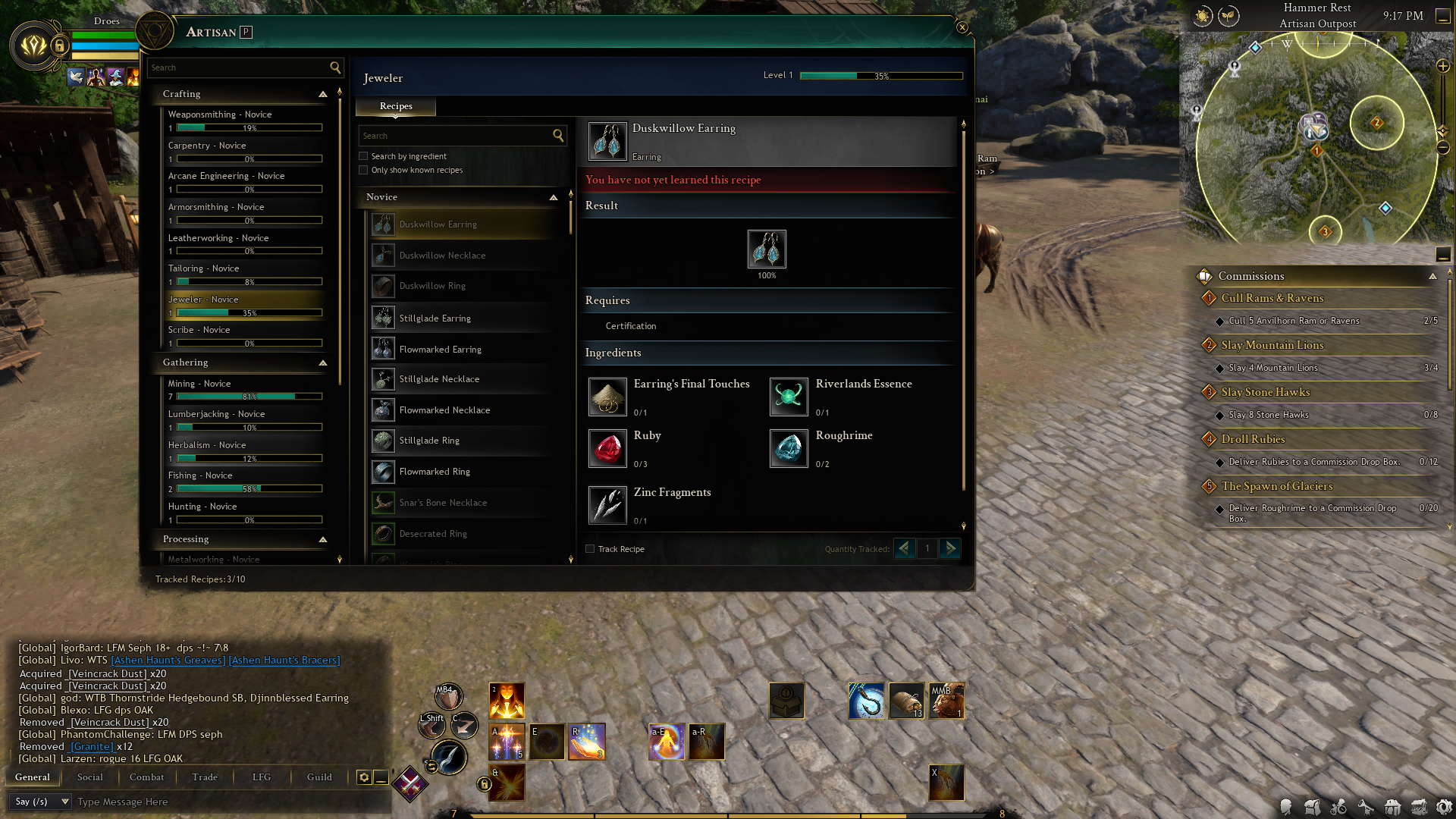1456x819 pixels.
Task: Open the LFG chat tab
Action: tap(262, 777)
